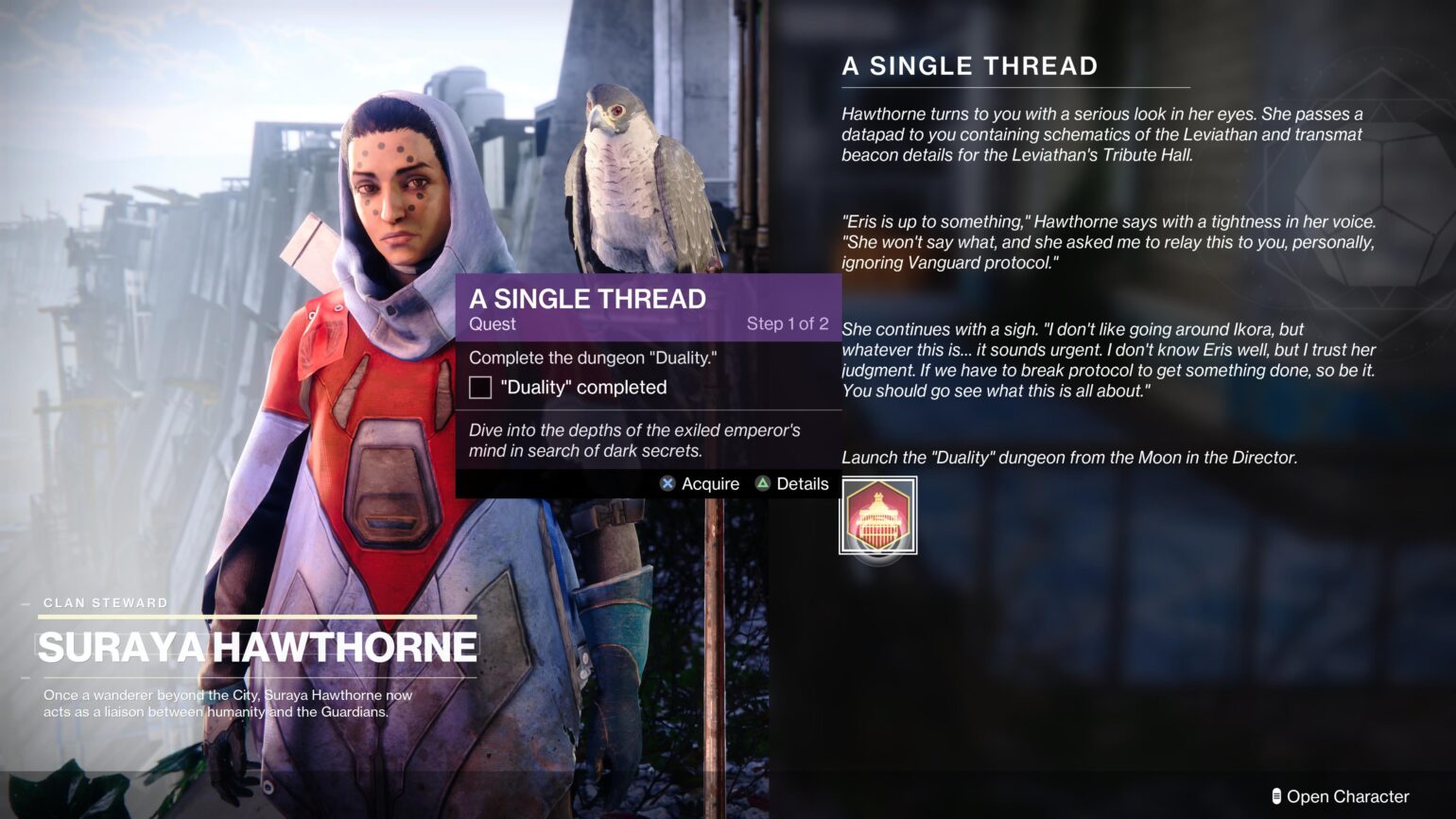Viewport: 1456px width, 819px height.
Task: Click the underline divider beneath the quest title
Action: pyautogui.click(x=1015, y=87)
